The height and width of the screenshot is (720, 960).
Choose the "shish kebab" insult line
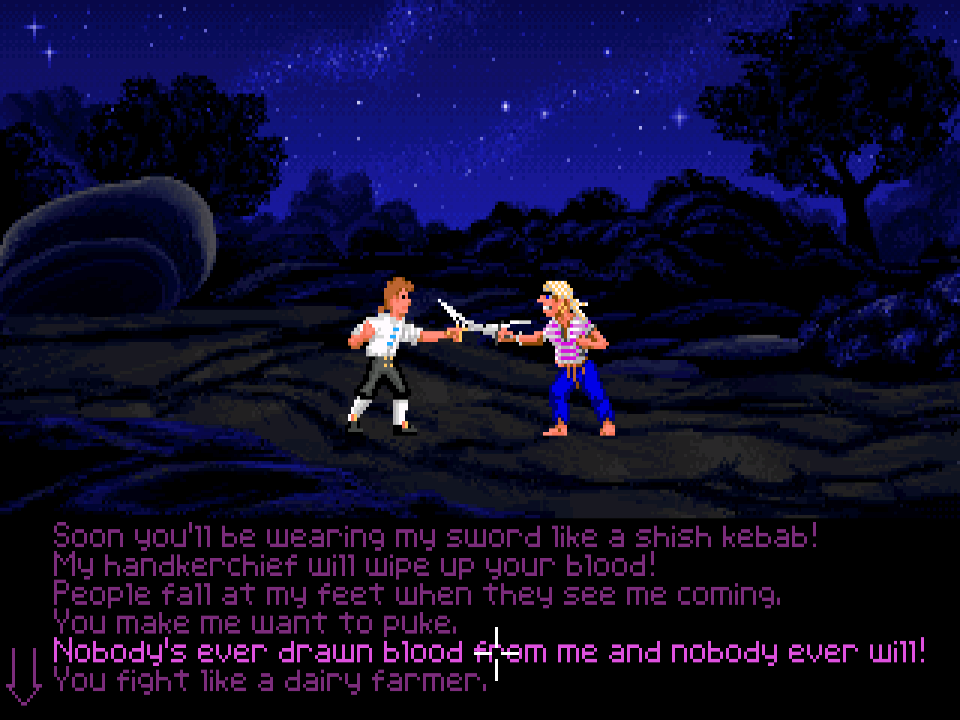tap(435, 537)
